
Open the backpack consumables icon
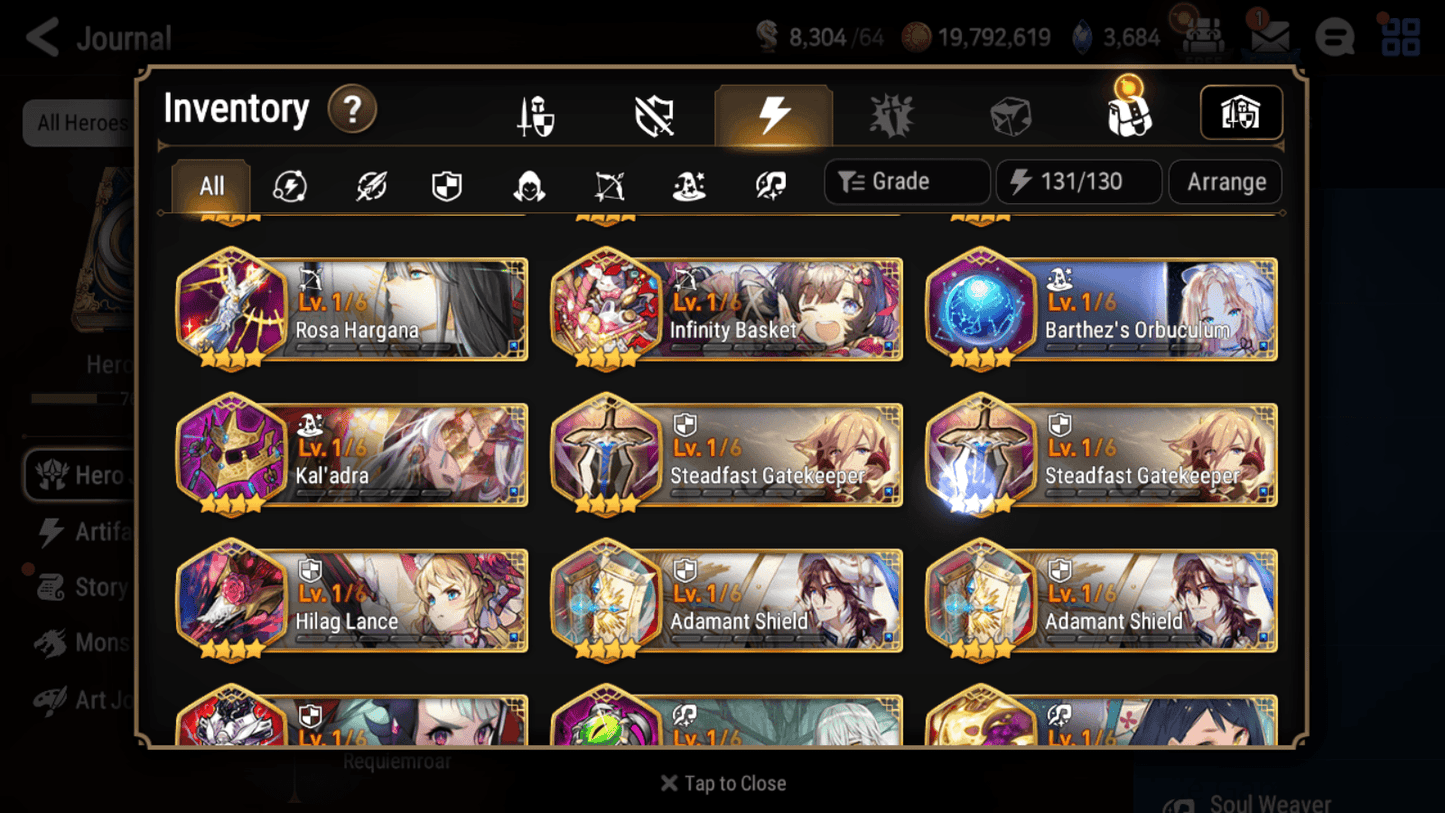click(1131, 114)
